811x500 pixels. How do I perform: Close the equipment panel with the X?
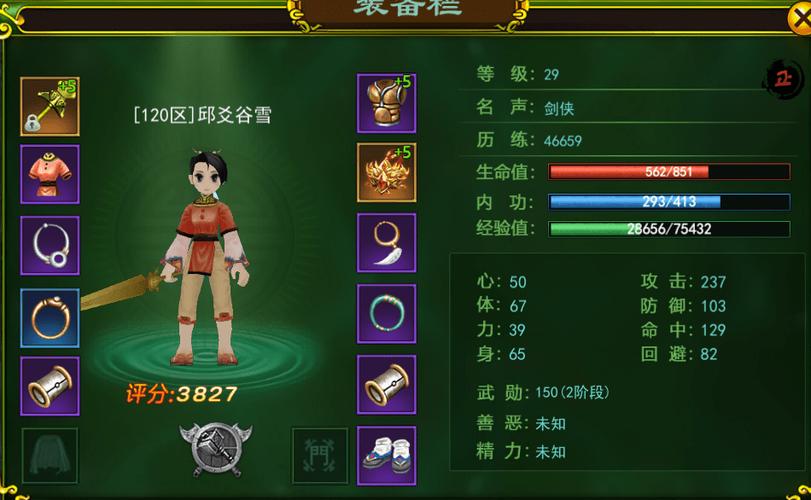click(x=797, y=12)
